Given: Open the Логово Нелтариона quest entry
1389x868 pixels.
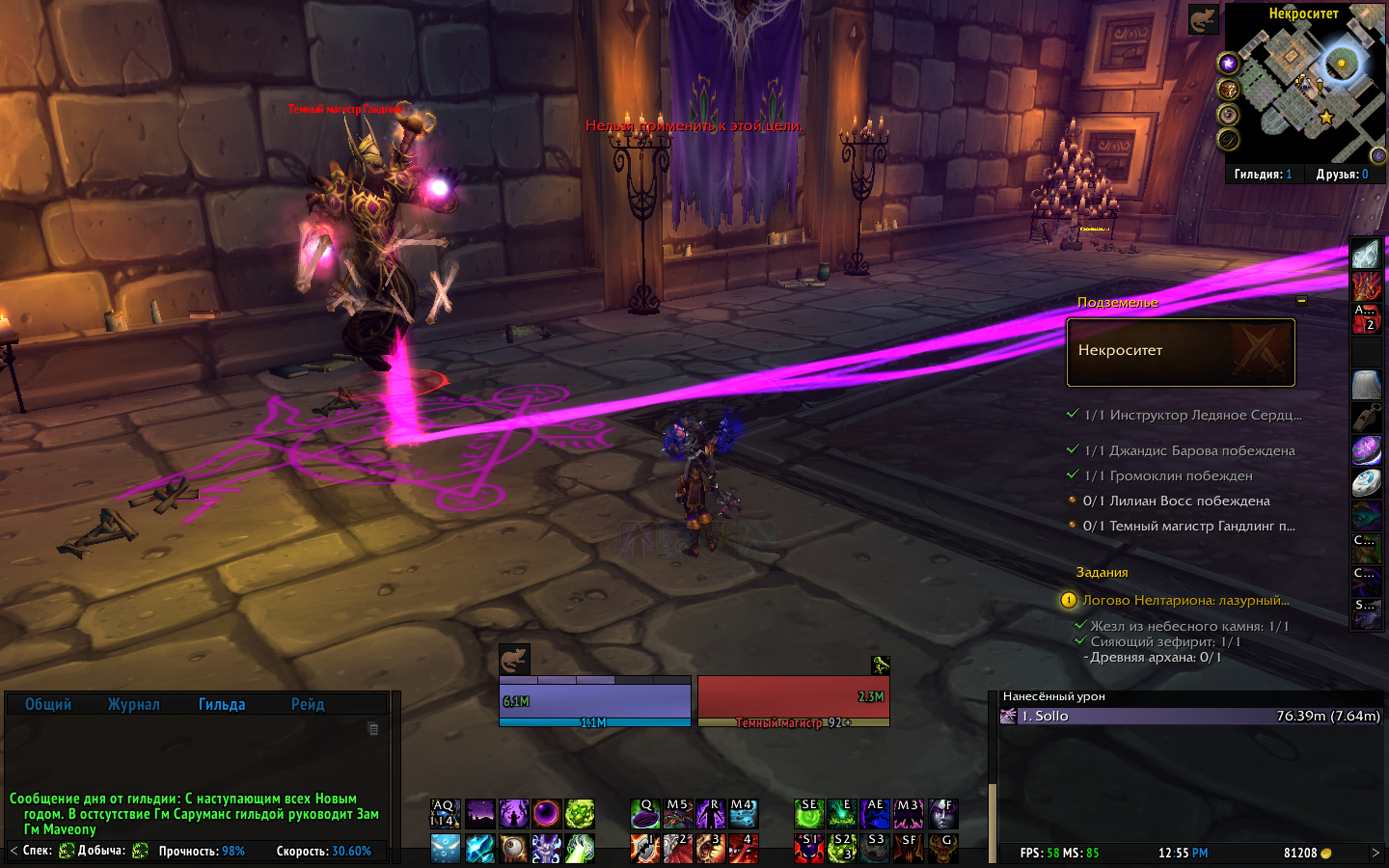Looking at the screenshot, I should click(1185, 600).
